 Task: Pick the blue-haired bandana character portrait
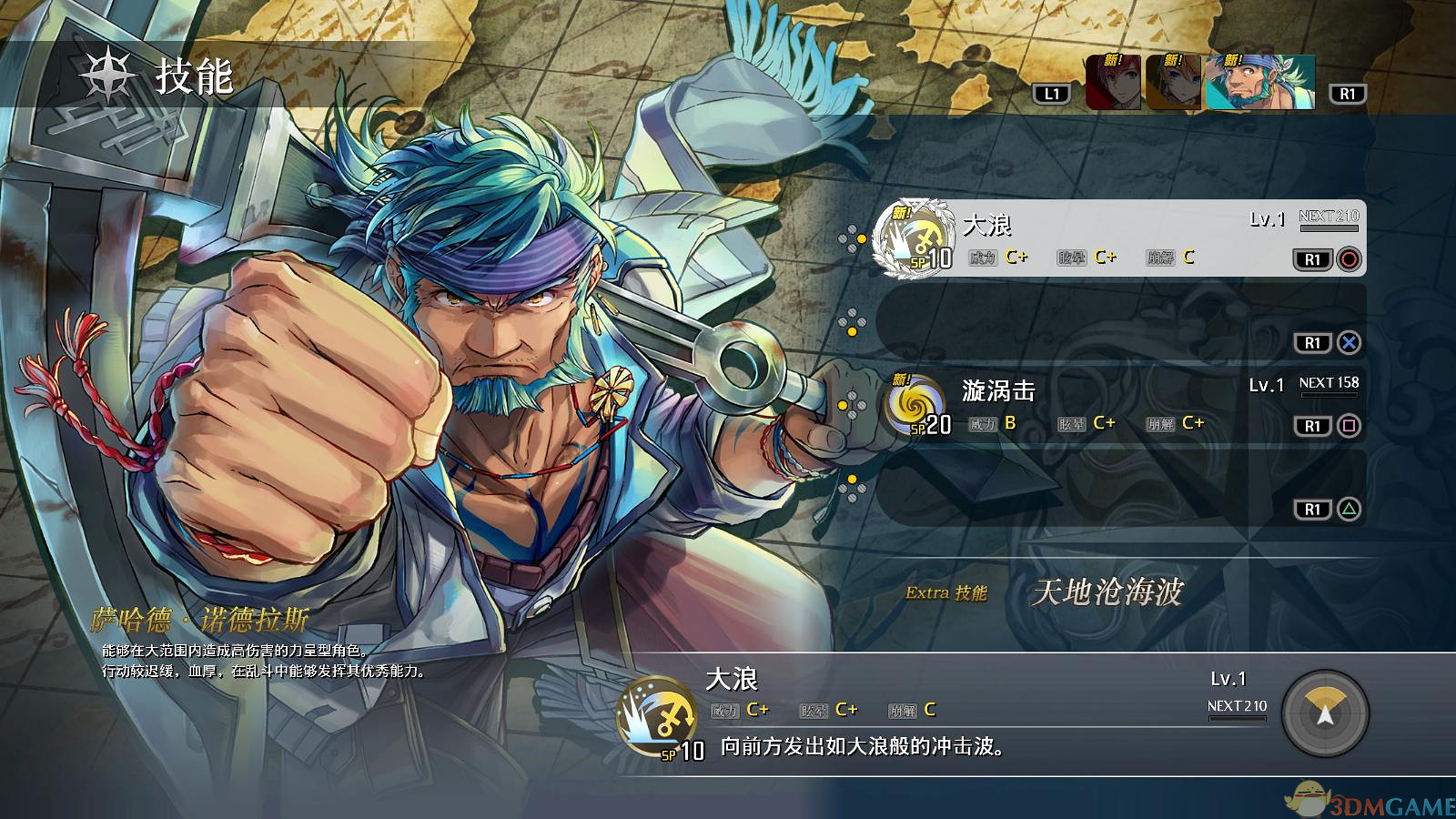(1259, 83)
